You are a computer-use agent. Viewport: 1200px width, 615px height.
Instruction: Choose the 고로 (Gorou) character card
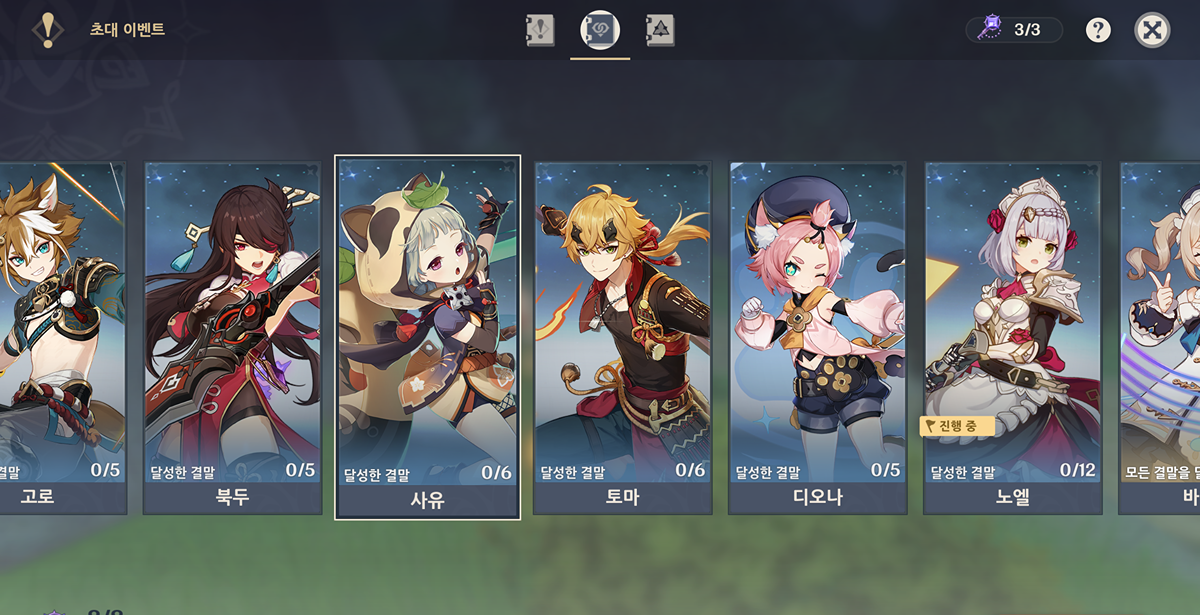(x=62, y=337)
